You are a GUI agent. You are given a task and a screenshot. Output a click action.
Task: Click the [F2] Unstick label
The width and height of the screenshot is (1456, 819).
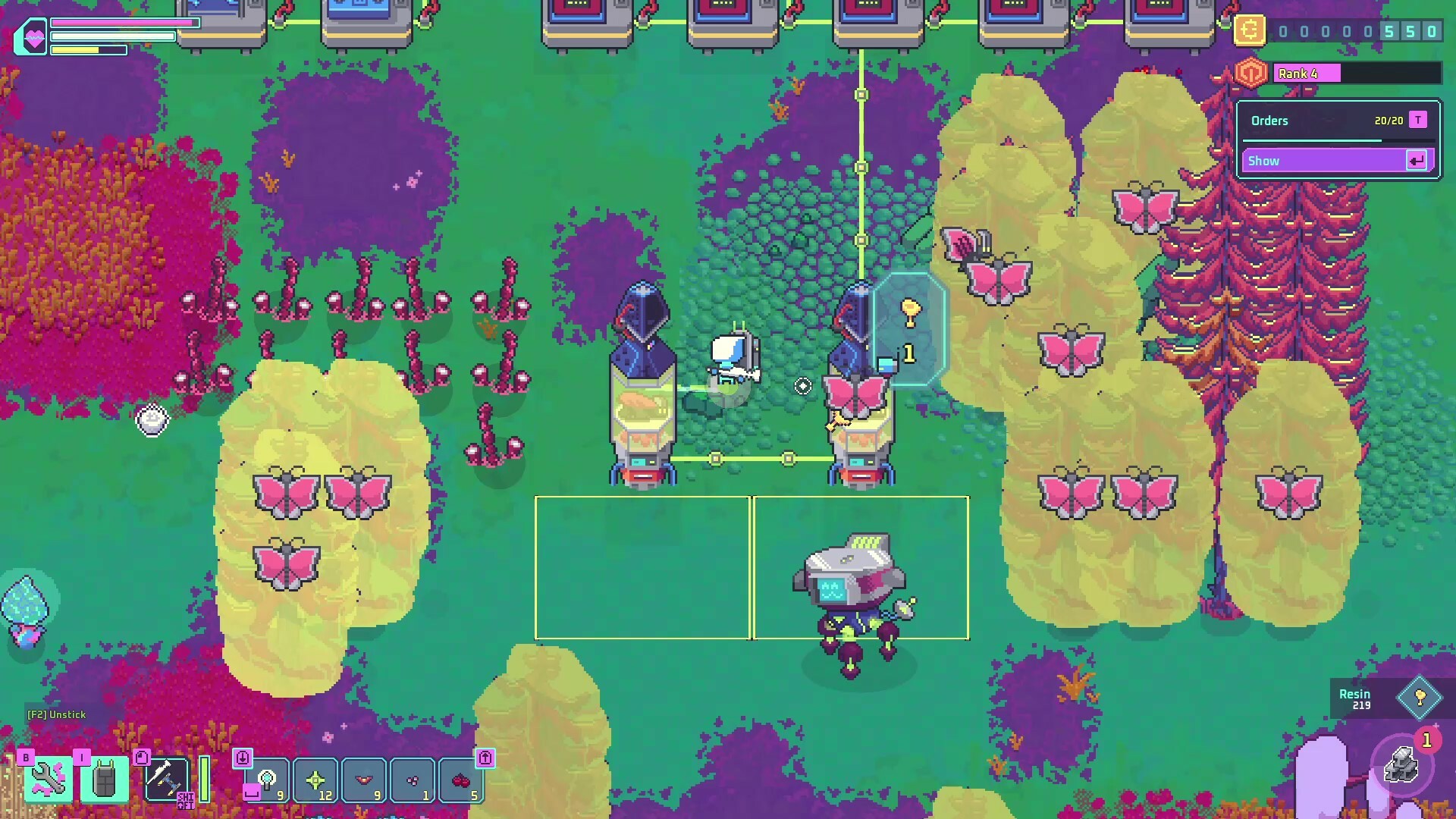(x=55, y=714)
